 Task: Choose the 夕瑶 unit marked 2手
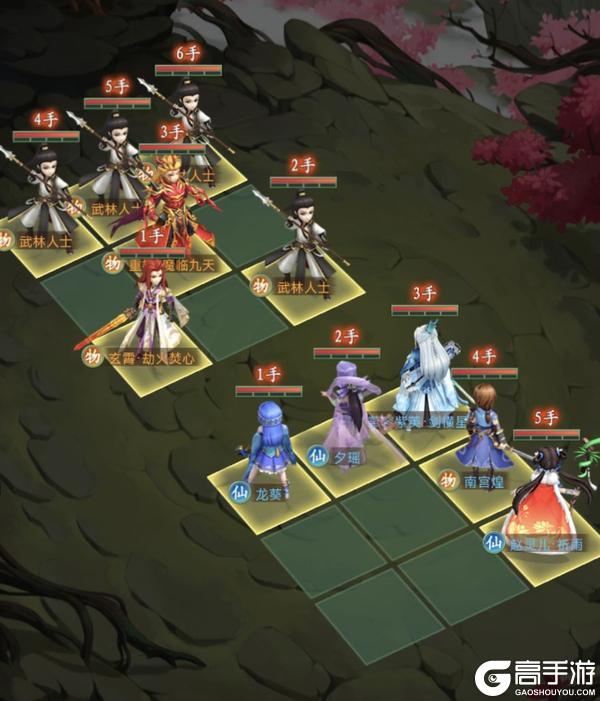349,403
